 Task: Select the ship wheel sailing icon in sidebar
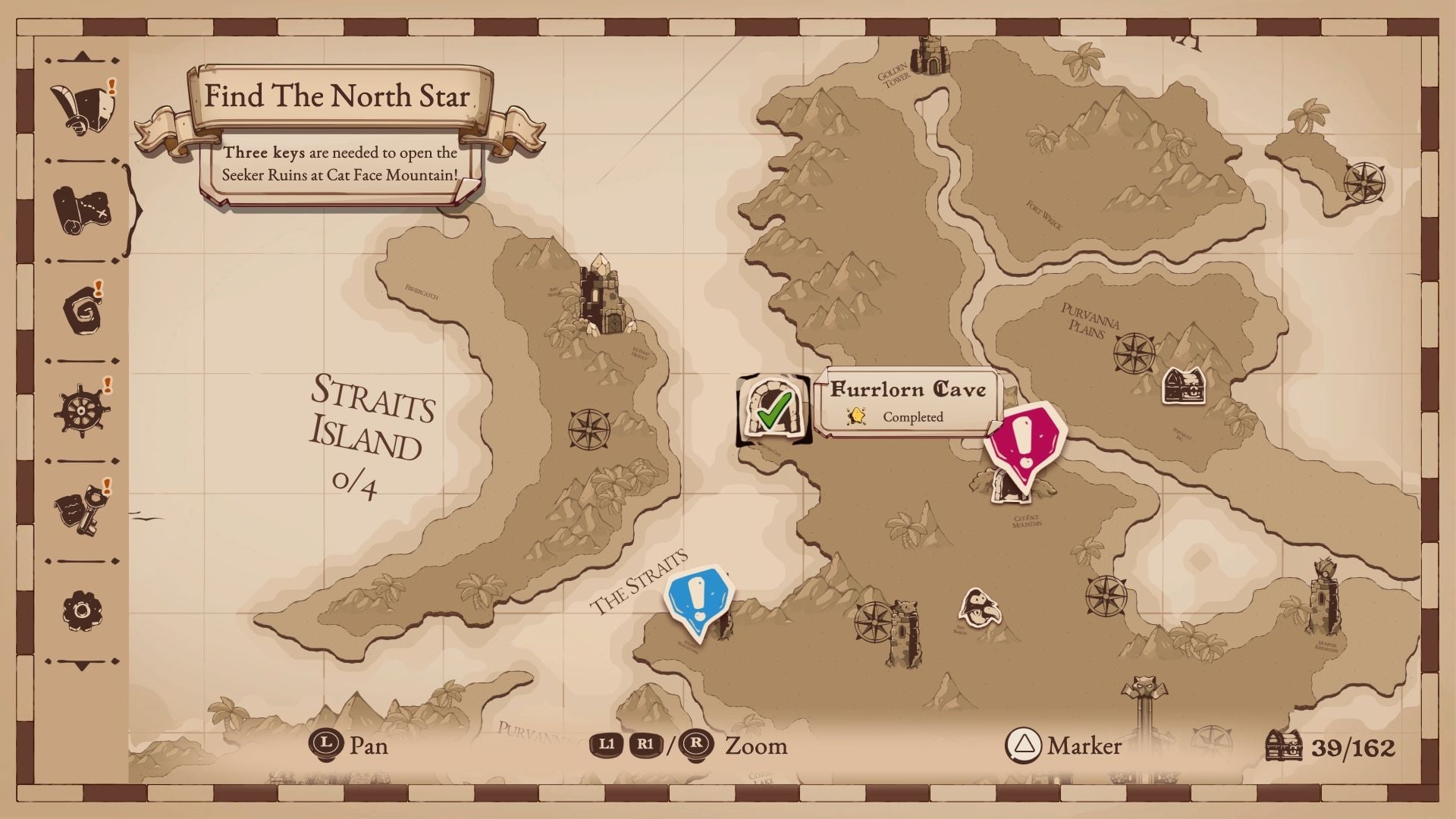(80, 412)
